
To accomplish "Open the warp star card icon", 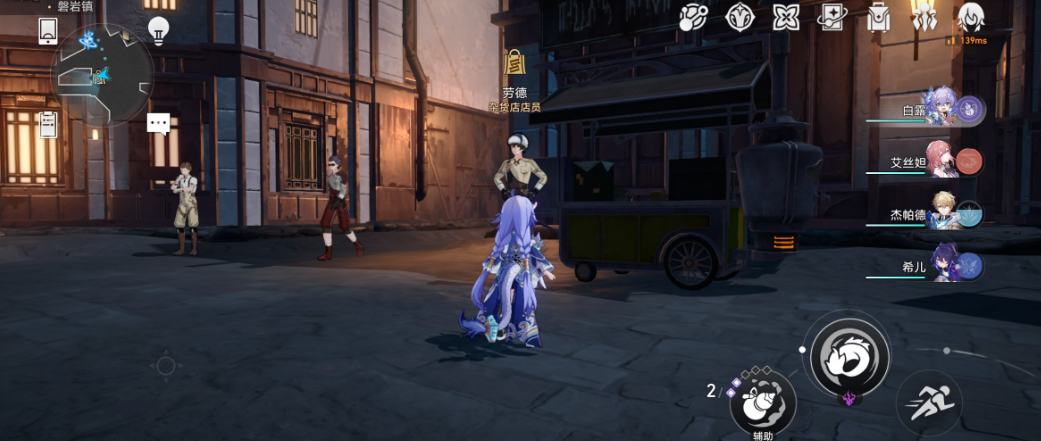I will [x=832, y=17].
